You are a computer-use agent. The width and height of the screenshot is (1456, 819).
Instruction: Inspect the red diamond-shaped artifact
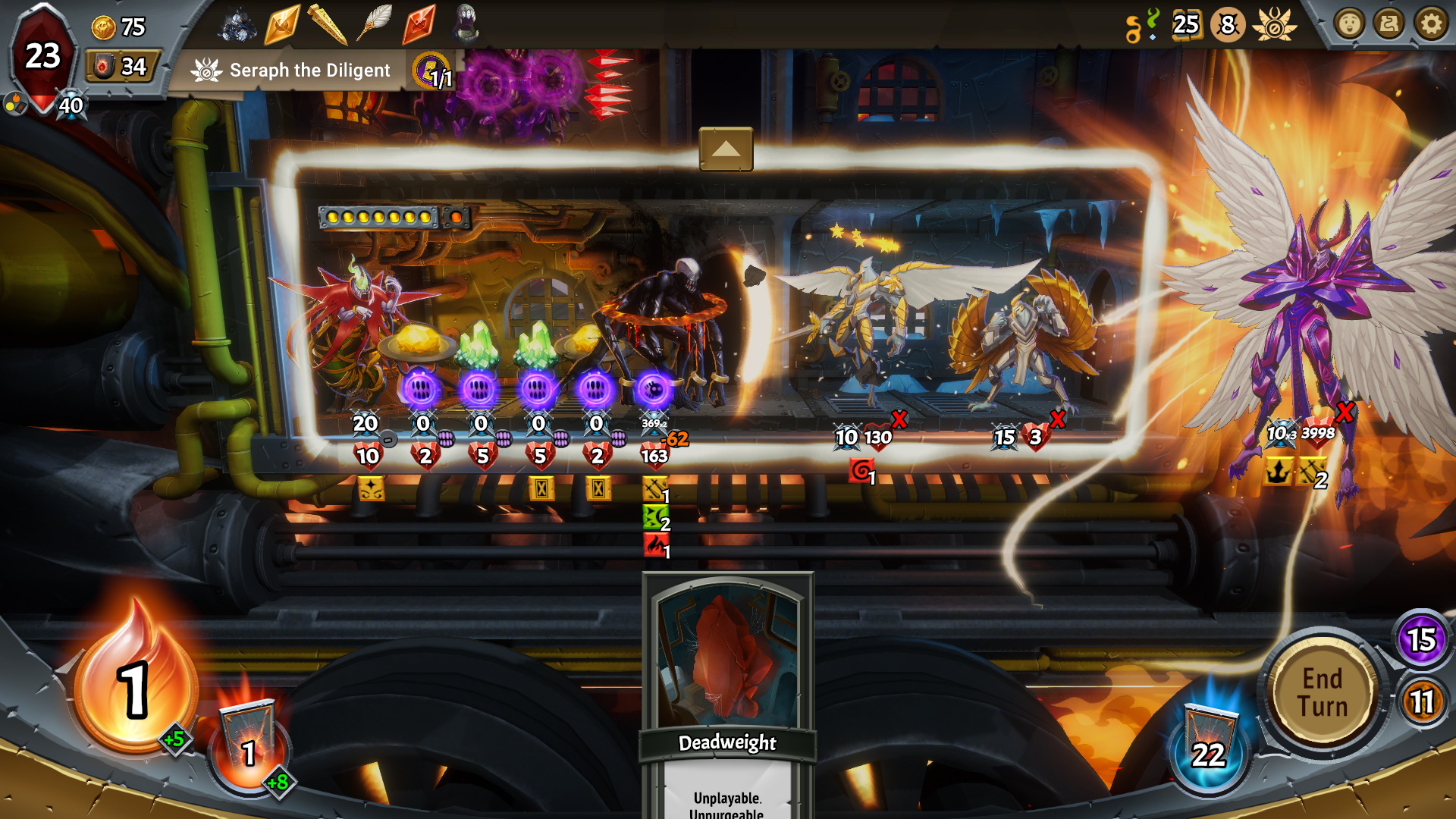click(419, 24)
